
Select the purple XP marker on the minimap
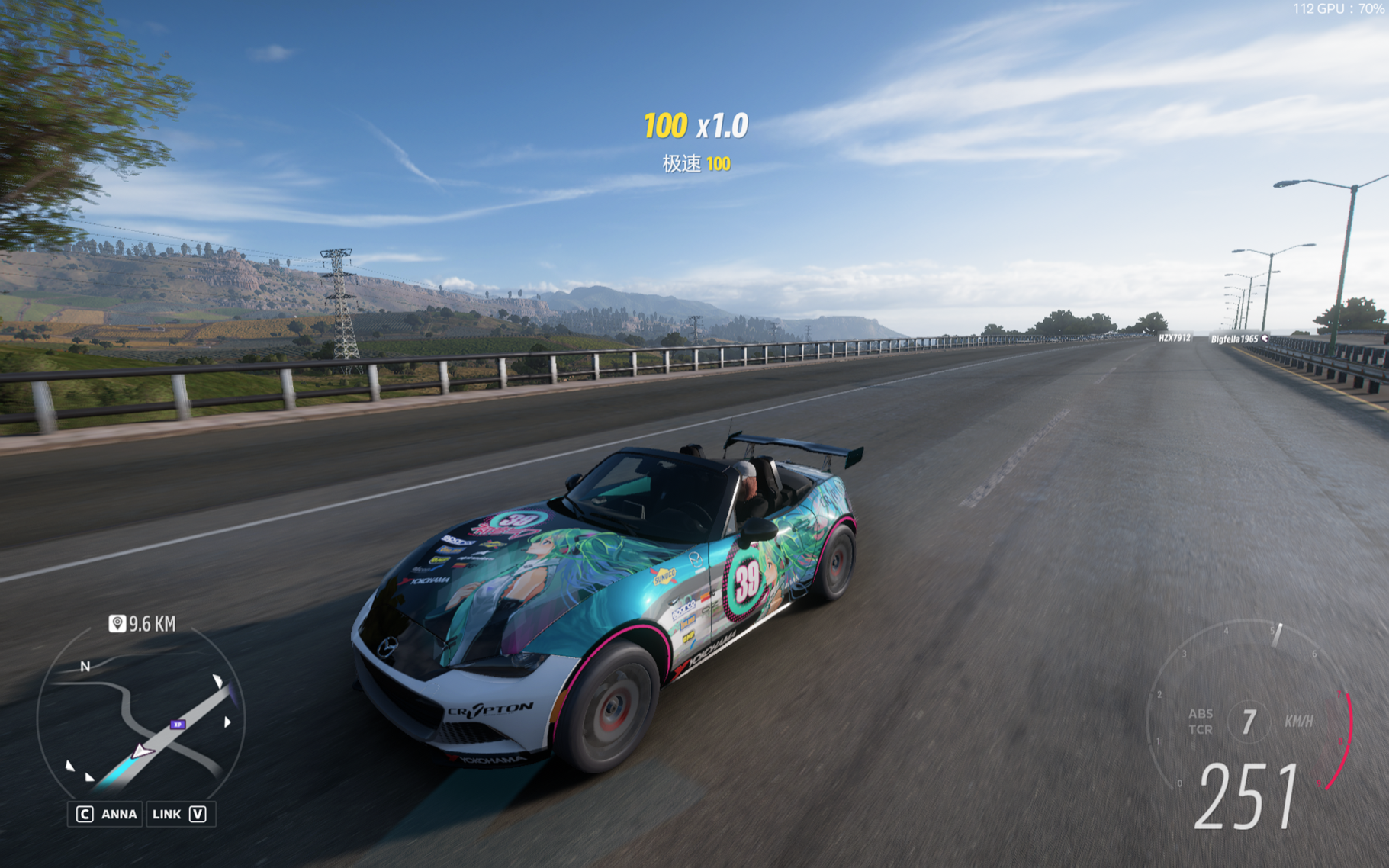[x=178, y=725]
